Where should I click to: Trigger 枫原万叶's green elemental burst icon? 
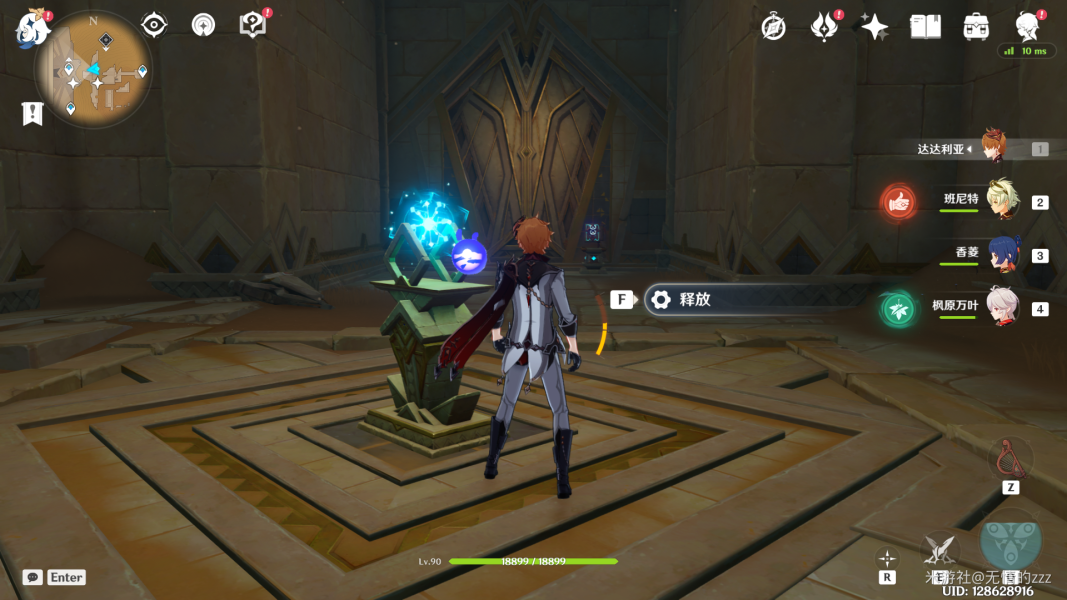pyautogui.click(x=899, y=309)
